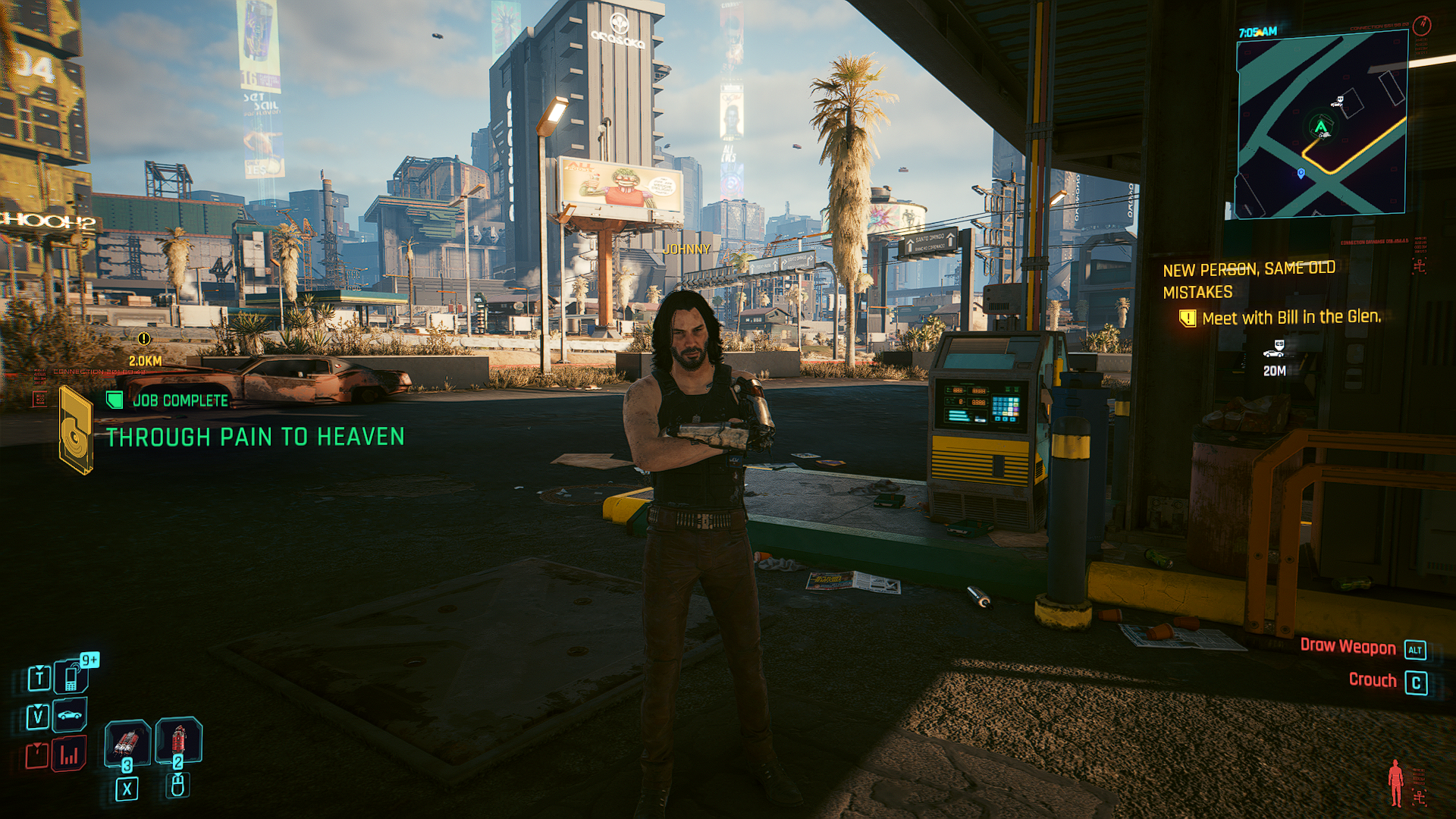Select the inhaler quick slot with count 3

[127, 741]
